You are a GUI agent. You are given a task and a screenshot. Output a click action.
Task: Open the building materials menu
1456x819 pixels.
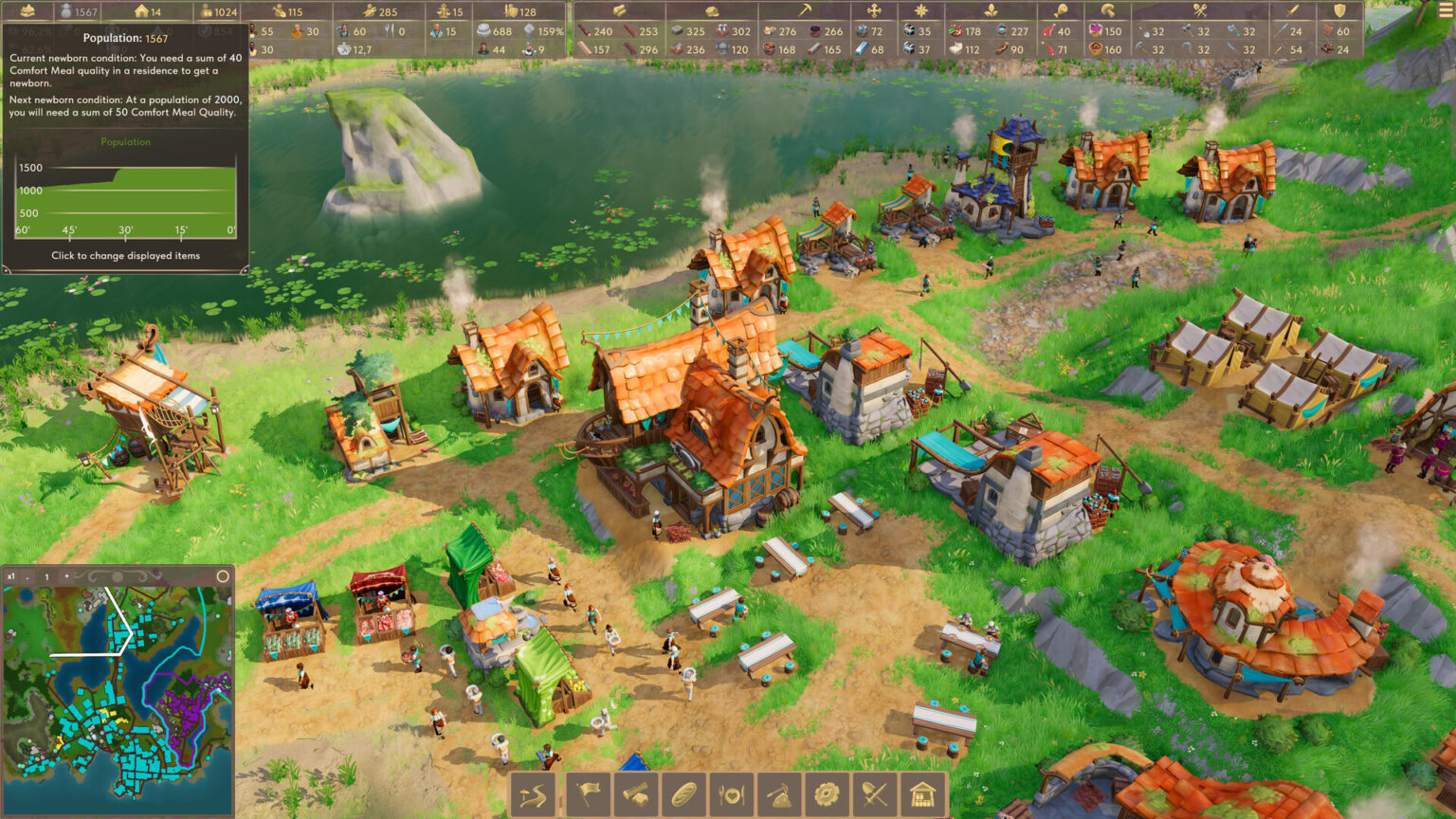coord(636,794)
